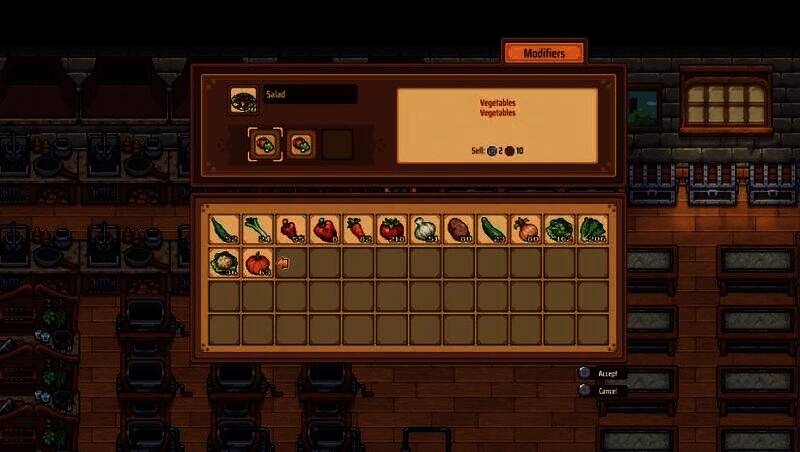800x452 pixels.
Task: Select the Salad dish icon
Action: click(x=243, y=98)
